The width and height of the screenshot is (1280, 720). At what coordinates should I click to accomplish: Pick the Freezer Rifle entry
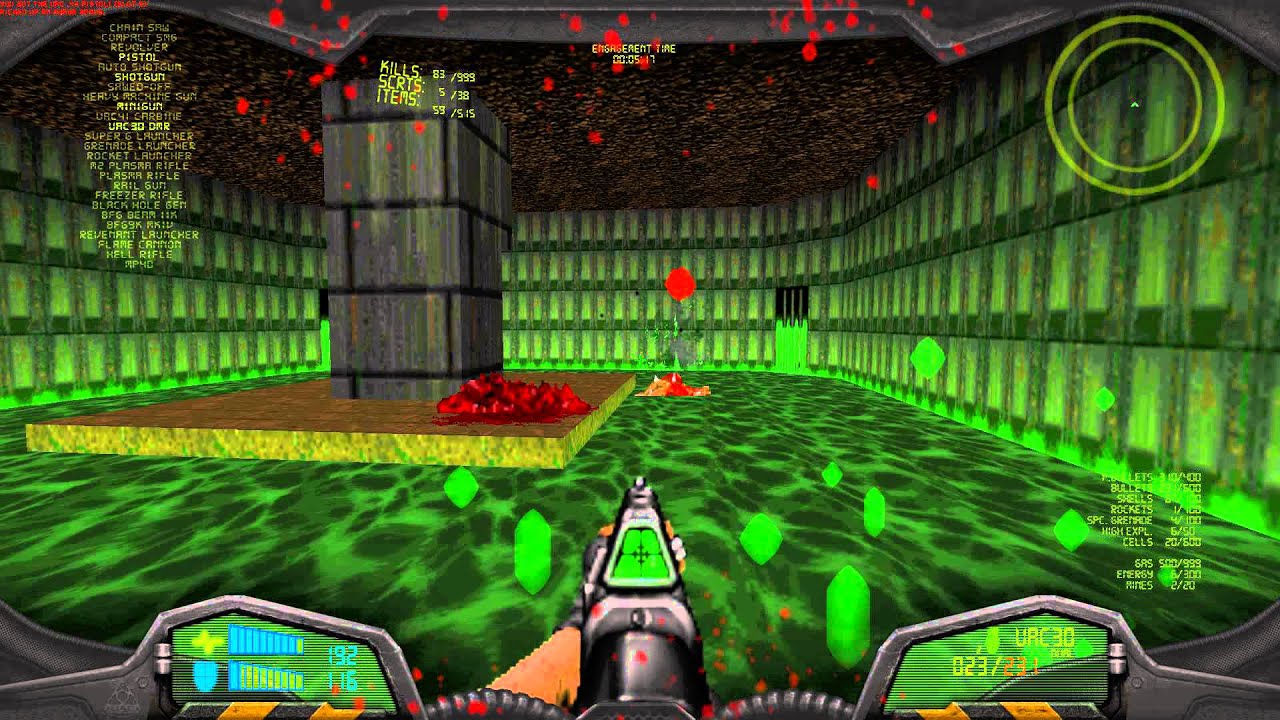click(x=139, y=195)
